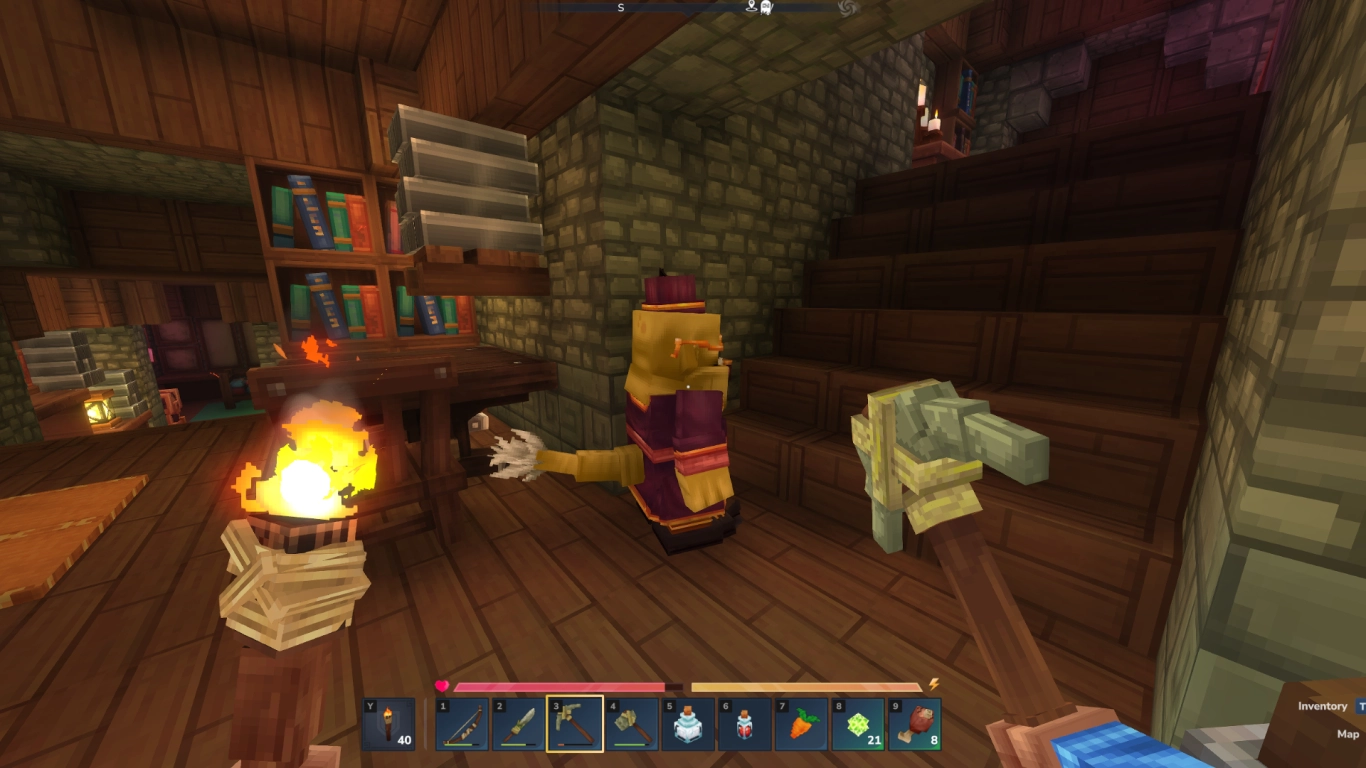1366x768 pixels.
Task: Open the Inventory via its label
Action: coord(1322,706)
